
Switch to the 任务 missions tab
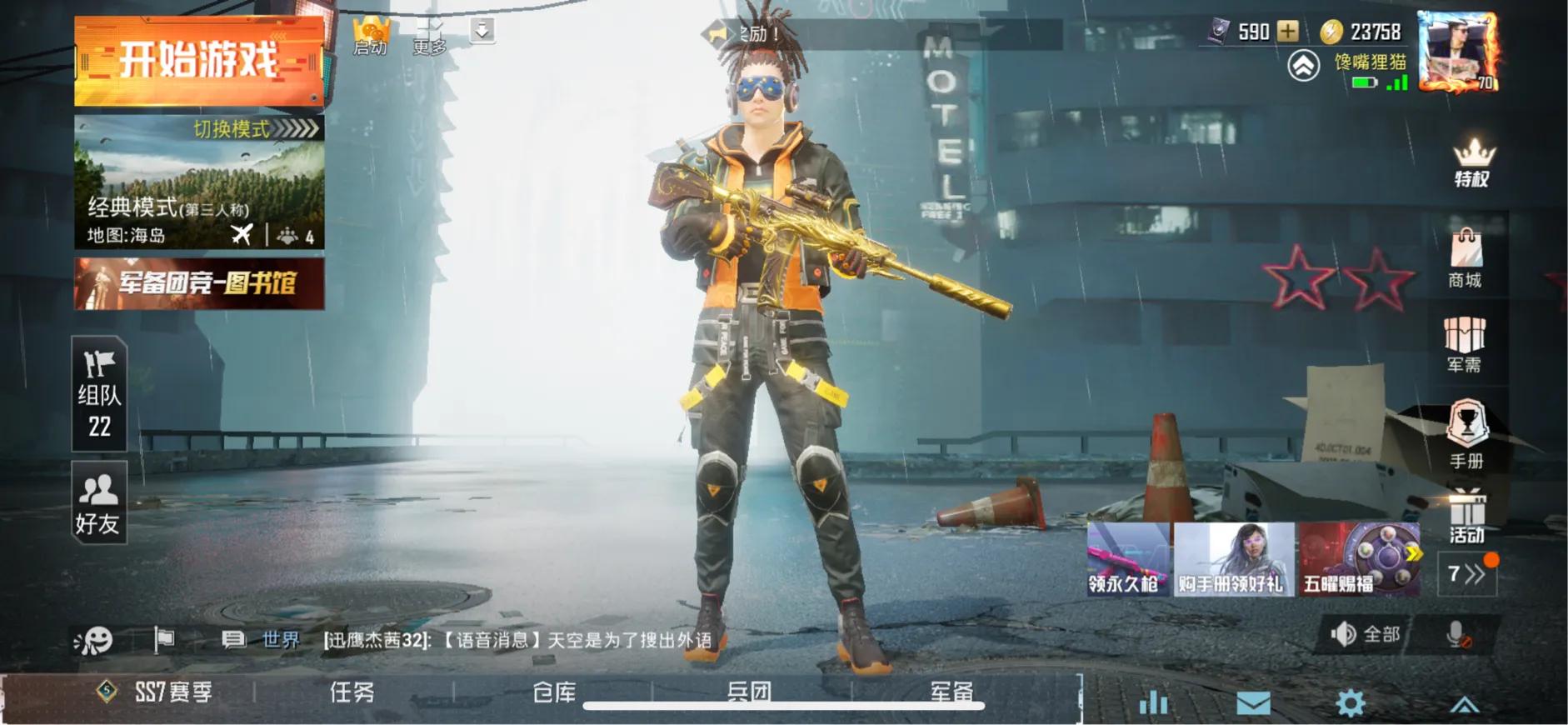350,692
